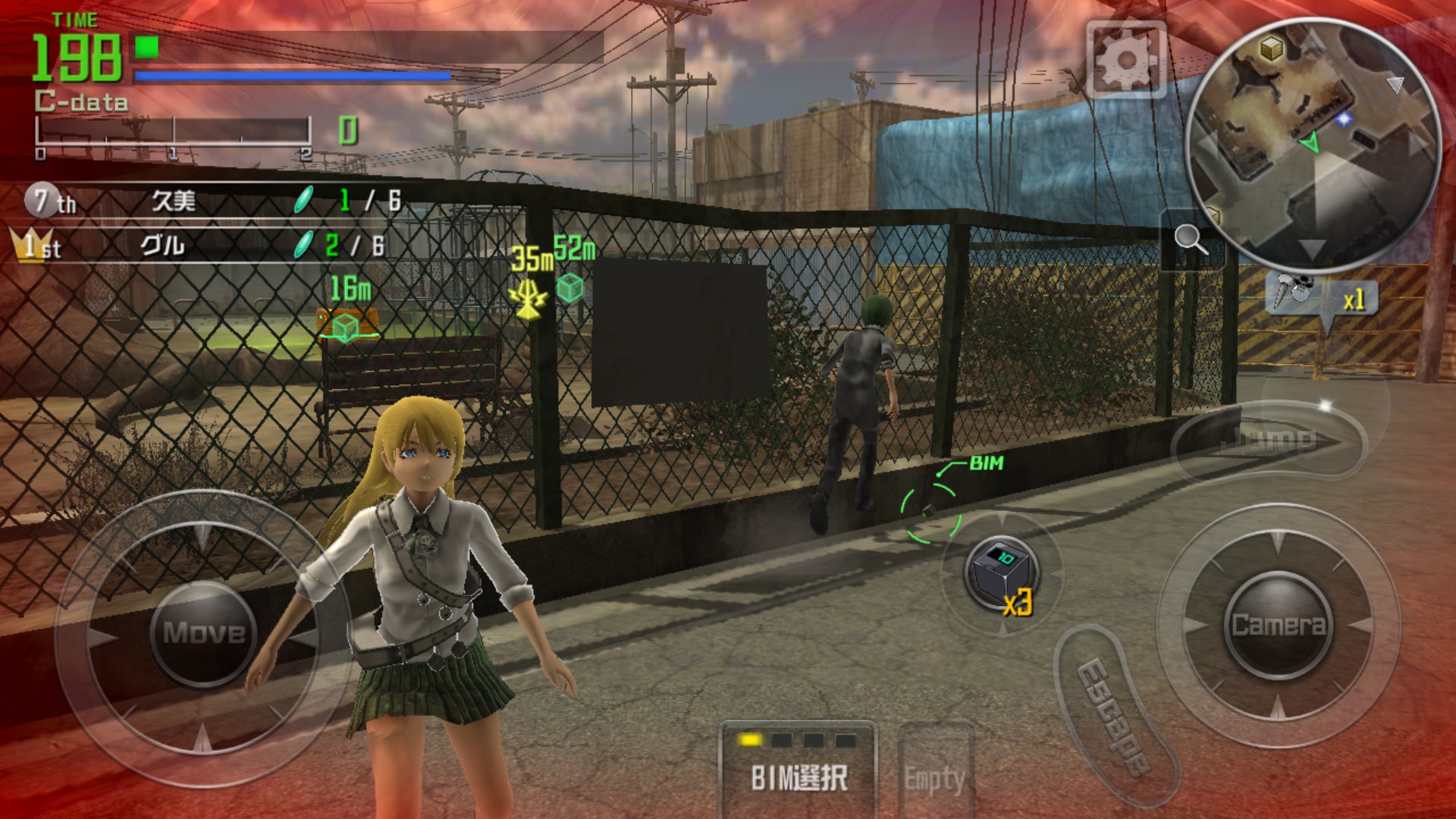The width and height of the screenshot is (1456, 819).
Task: Tap the Escape button
Action: pyautogui.click(x=1115, y=717)
